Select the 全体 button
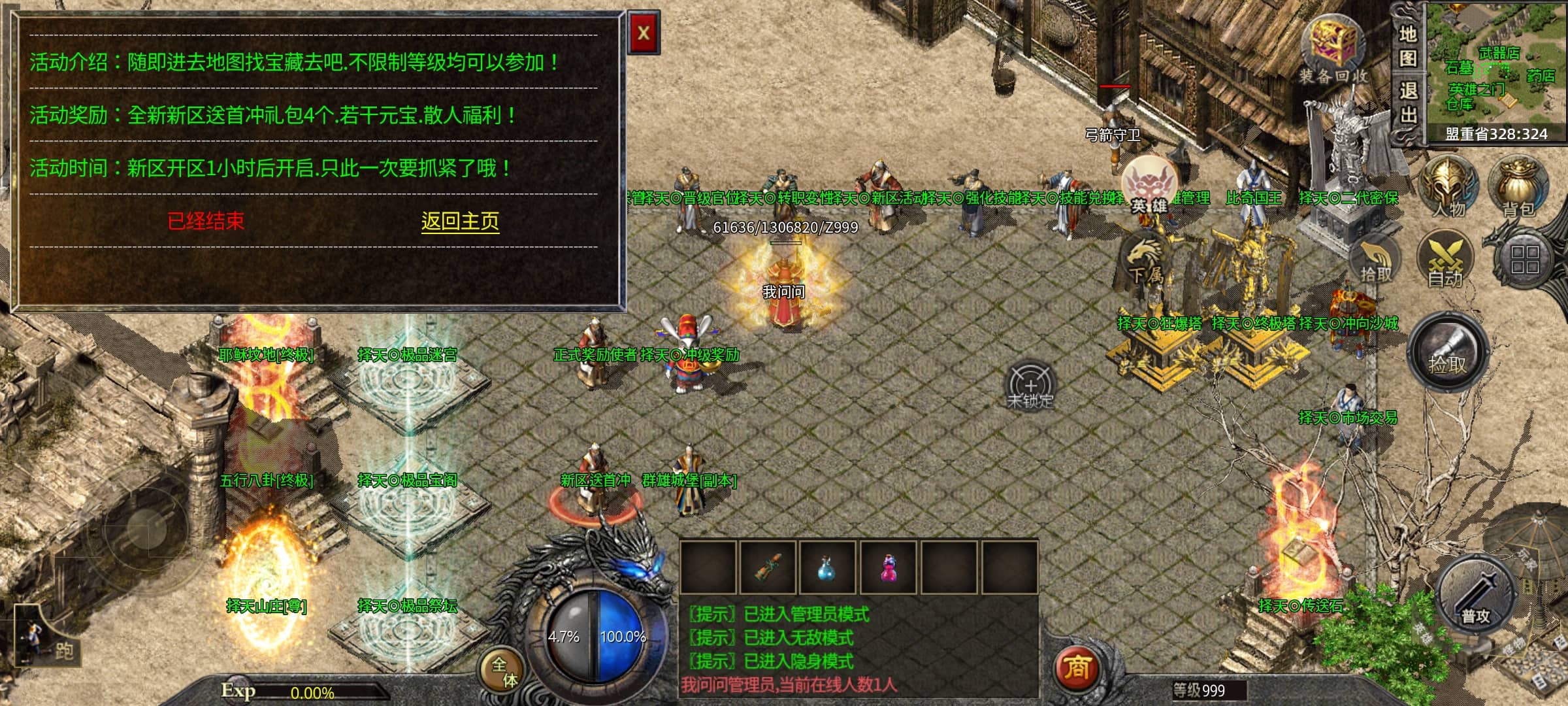This screenshot has height=706, width=1568. [x=504, y=671]
